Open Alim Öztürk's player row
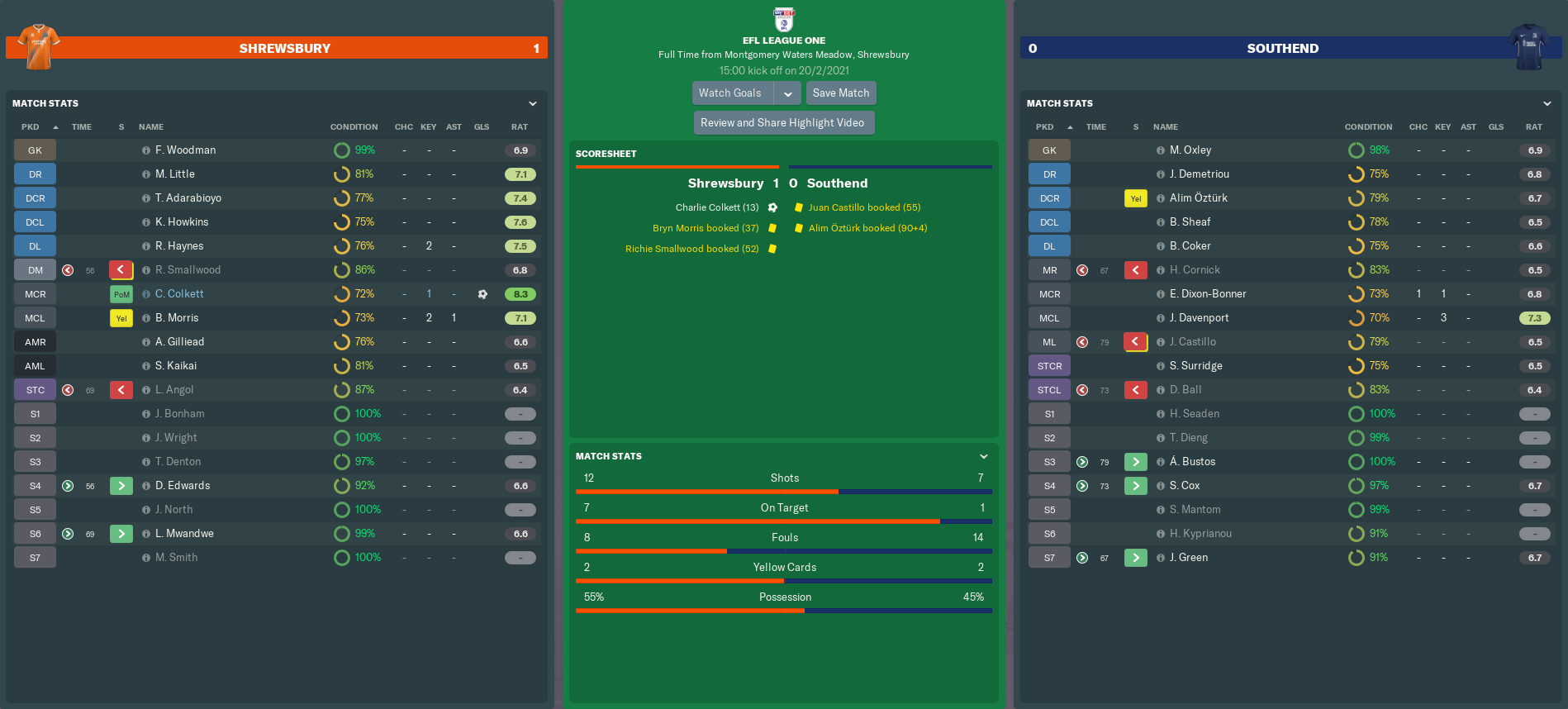Viewport: 1568px width, 709px height. click(1198, 198)
